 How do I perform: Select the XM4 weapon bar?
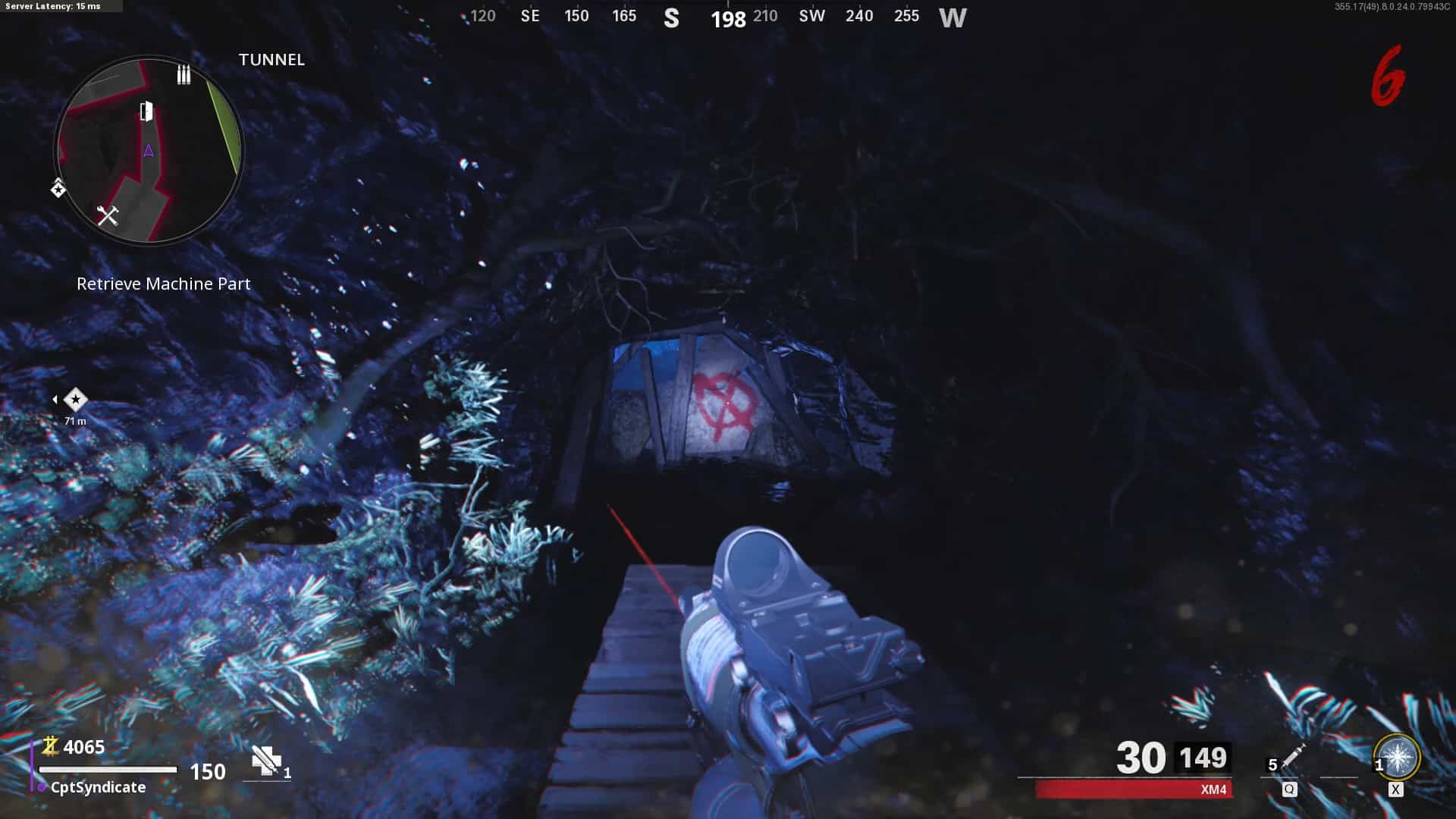pyautogui.click(x=1134, y=789)
